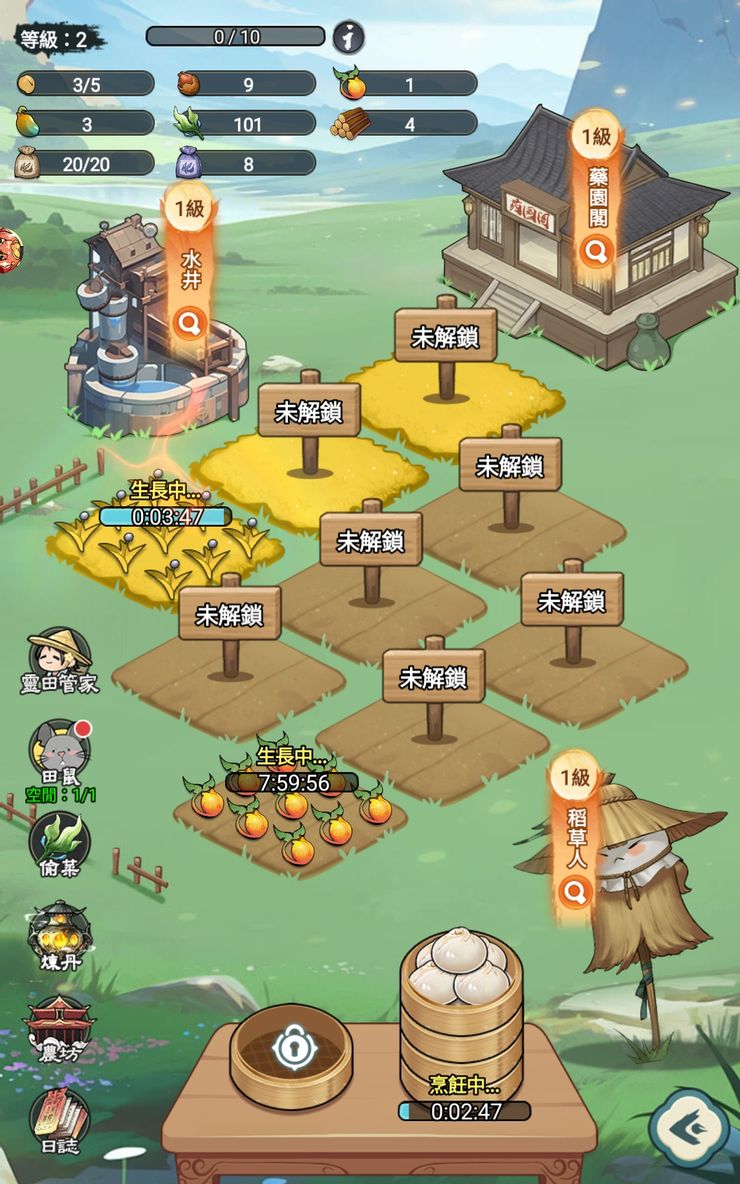Open the info button beside the level progress bar

(348, 38)
